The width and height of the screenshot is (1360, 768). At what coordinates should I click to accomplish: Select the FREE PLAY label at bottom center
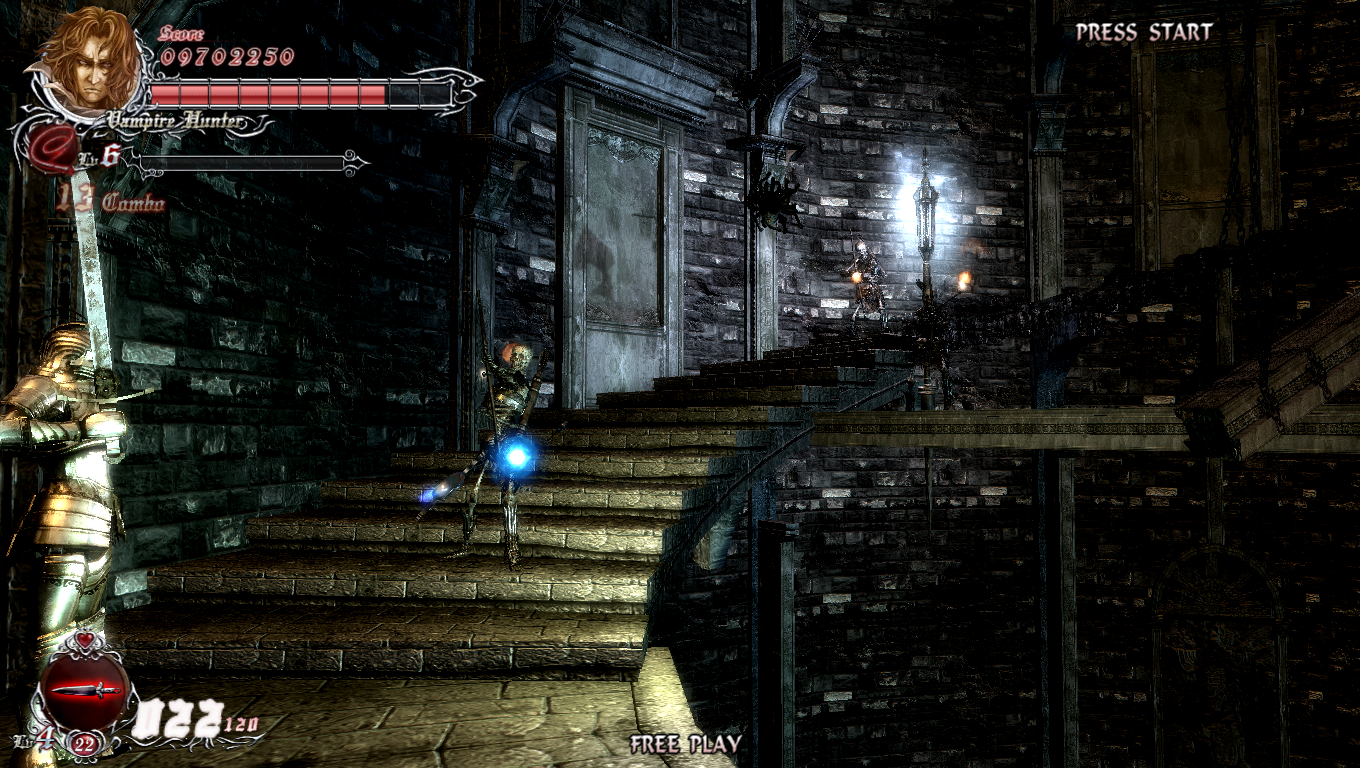tap(685, 744)
